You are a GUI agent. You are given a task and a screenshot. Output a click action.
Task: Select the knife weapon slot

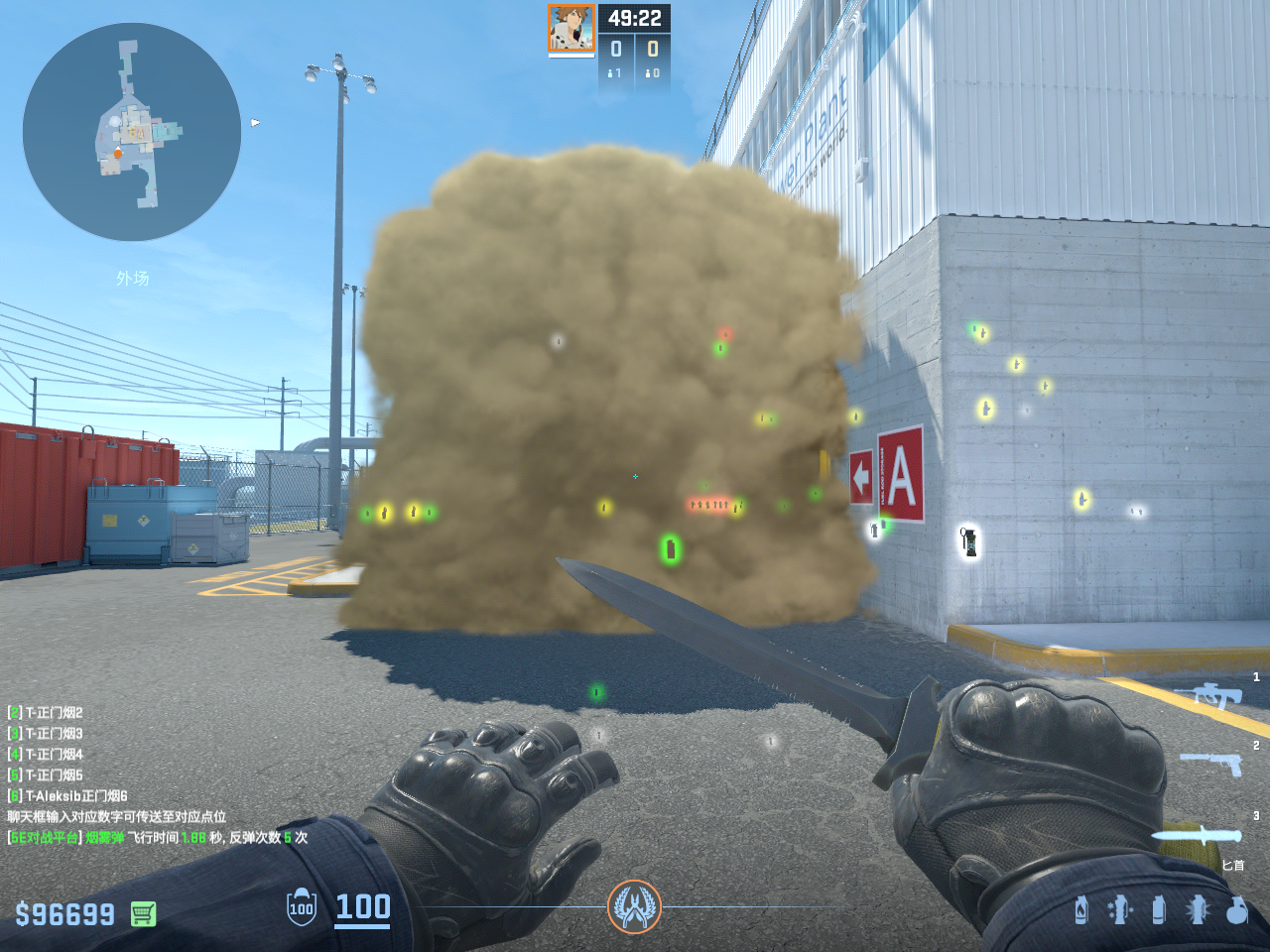click(x=1197, y=835)
